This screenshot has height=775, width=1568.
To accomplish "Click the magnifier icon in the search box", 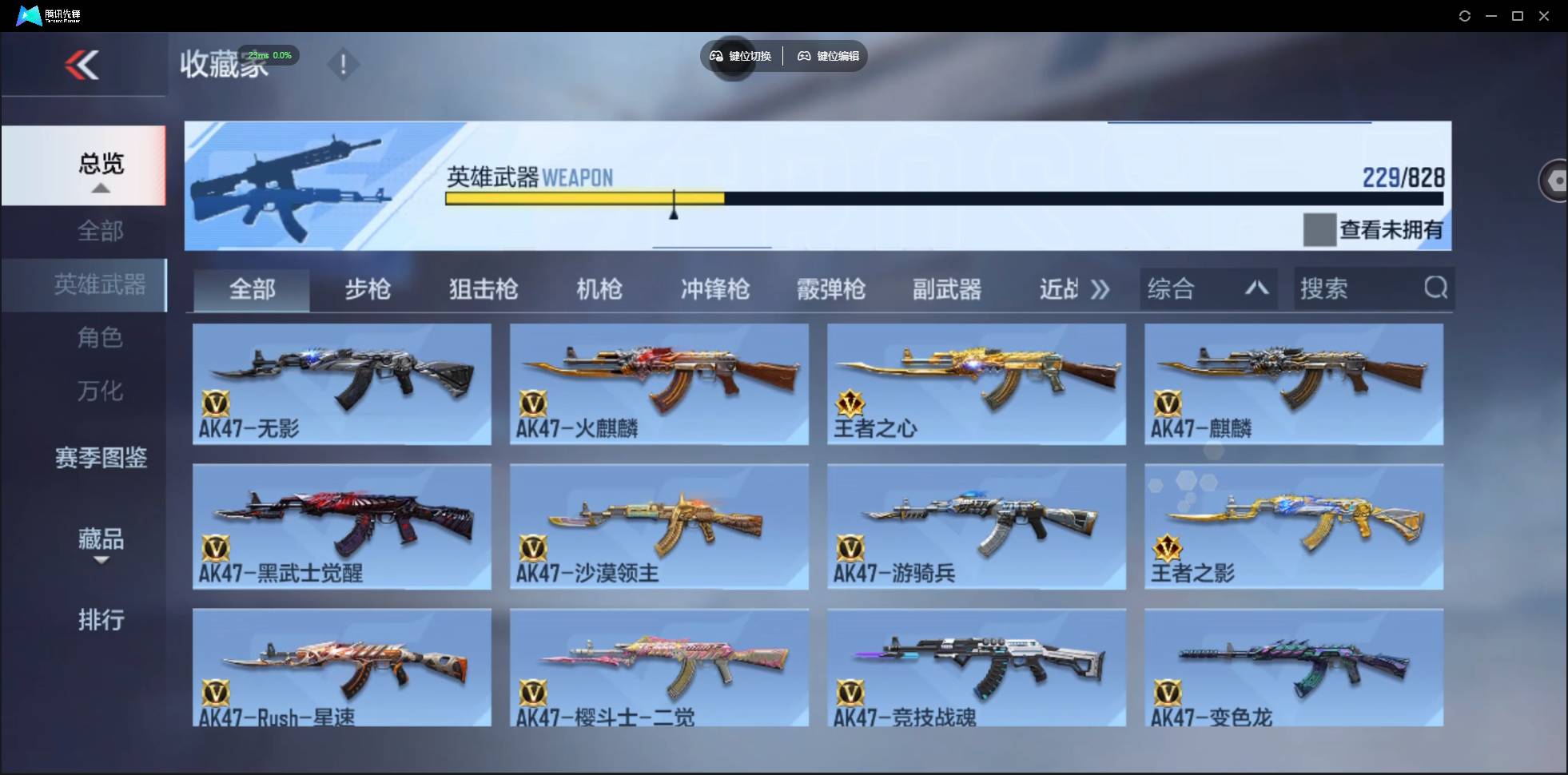I will (1436, 288).
